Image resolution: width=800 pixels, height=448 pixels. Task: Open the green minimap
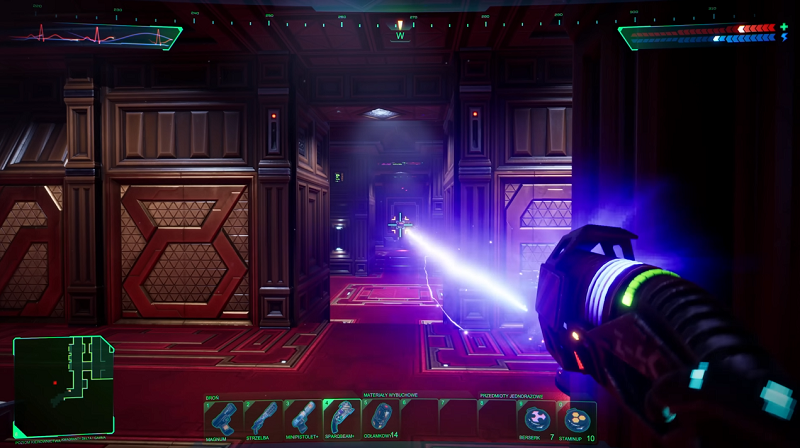[x=64, y=385]
